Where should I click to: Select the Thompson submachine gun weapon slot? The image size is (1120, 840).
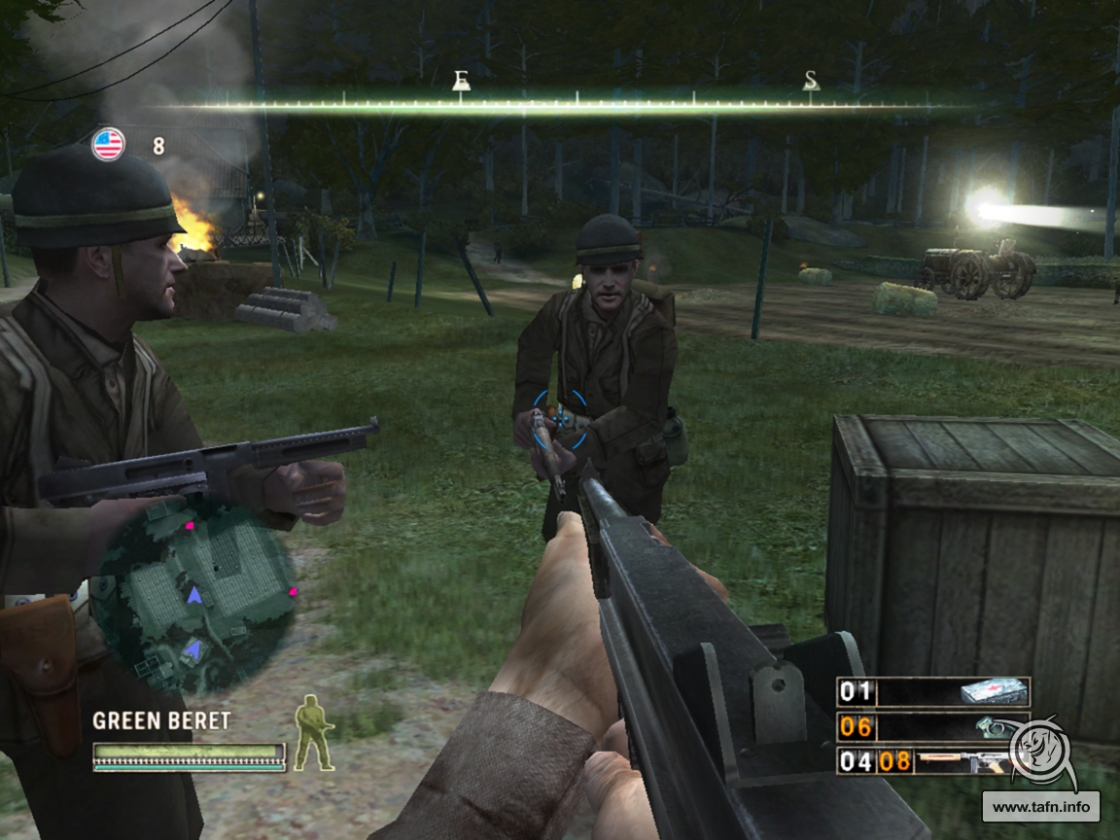(x=933, y=762)
